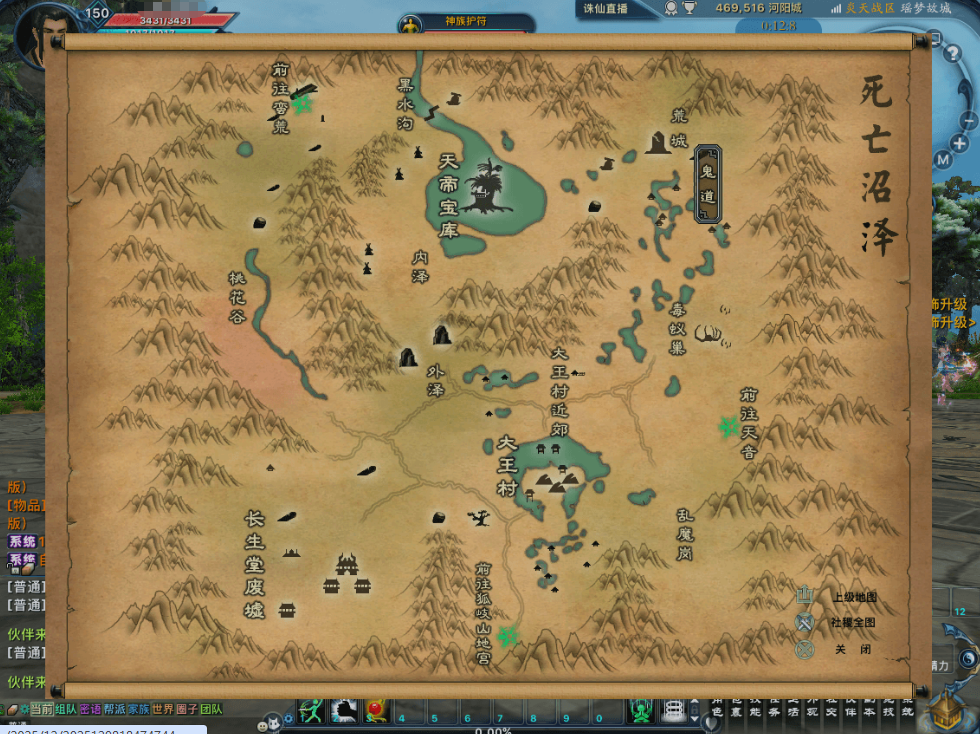Use the red orb hotbar item
This screenshot has height=734, width=980.
pos(377,711)
